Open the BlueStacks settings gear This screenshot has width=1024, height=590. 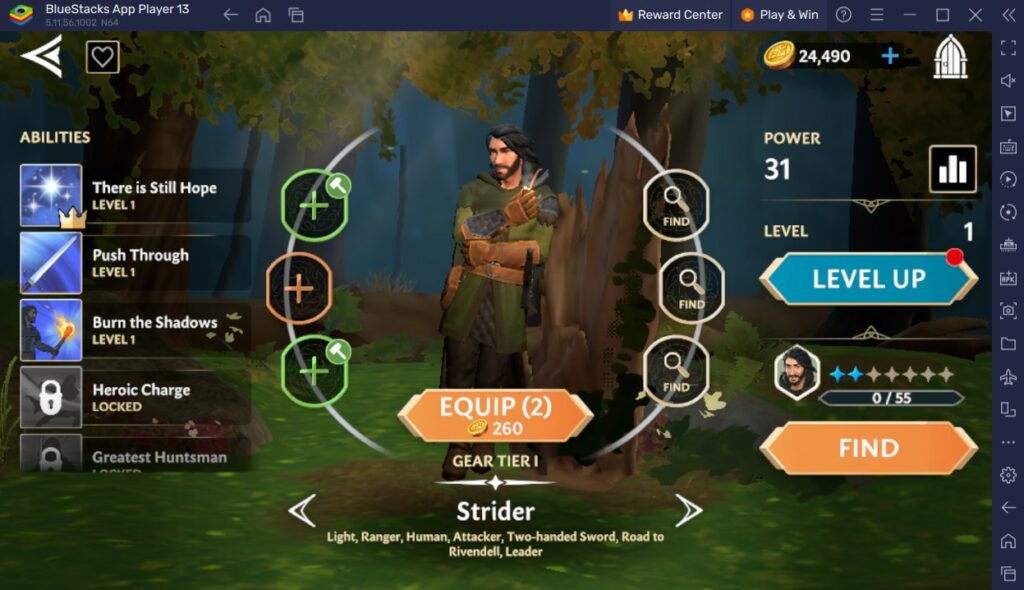pos(1008,475)
